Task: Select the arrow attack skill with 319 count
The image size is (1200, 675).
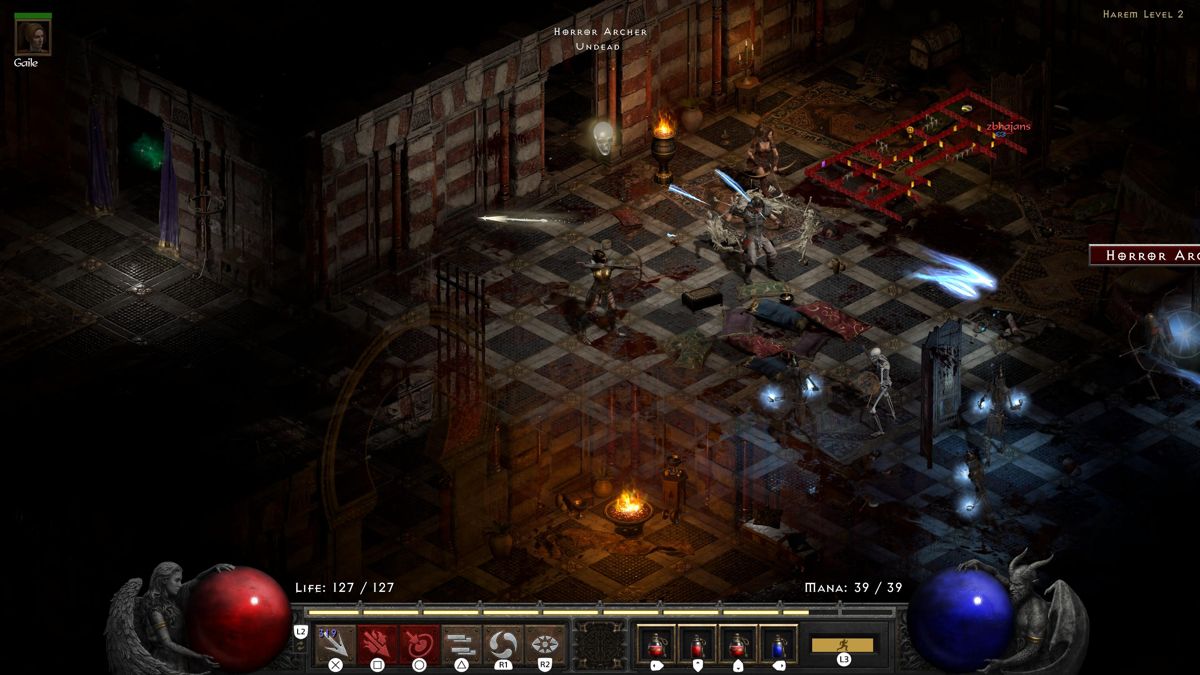Action: [x=335, y=644]
